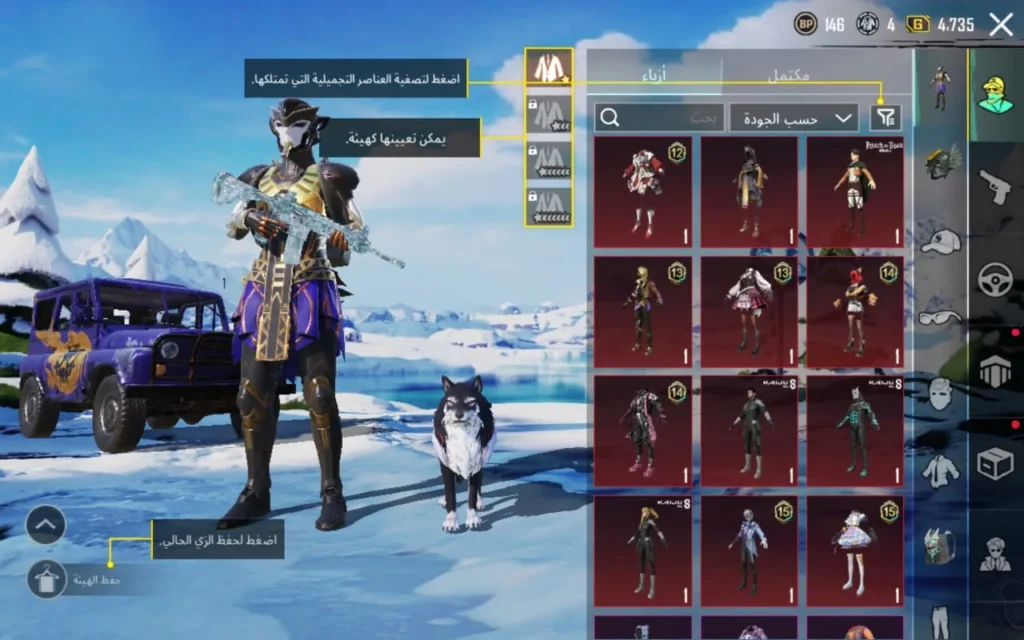Screen dimensions: 1024x640
Task: Open the winged helmet category
Action: 941,160
